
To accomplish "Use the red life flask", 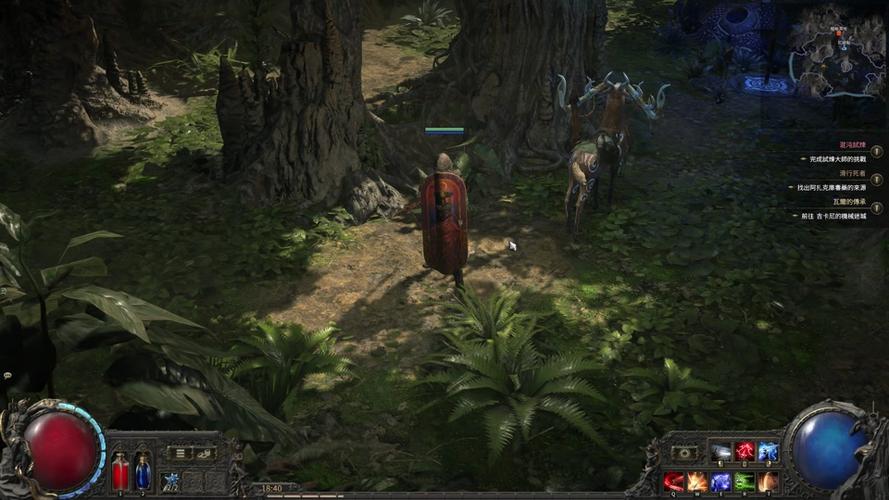I will click(120, 472).
